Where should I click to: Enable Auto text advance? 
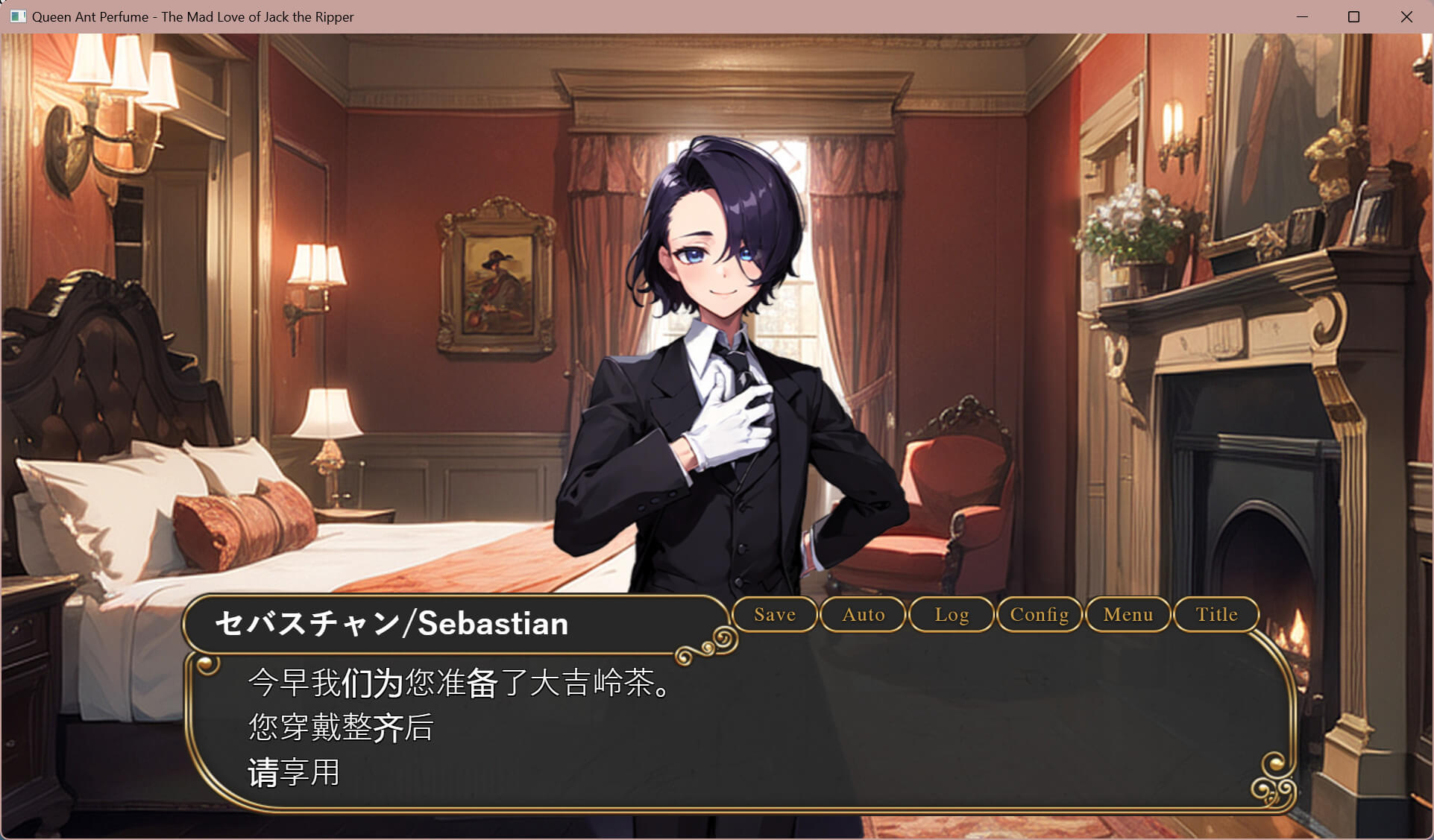click(x=863, y=615)
